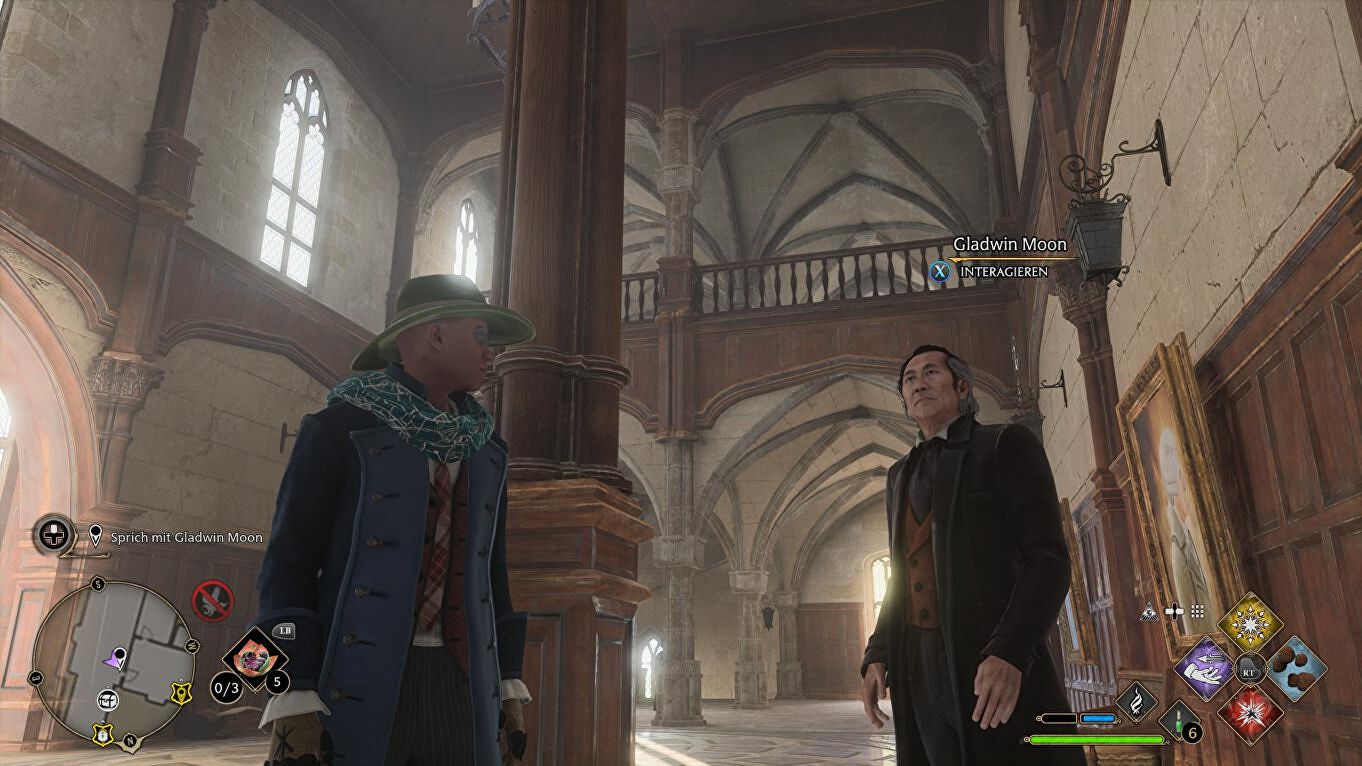The image size is (1362, 766).
Task: Trigger the white flame ancient magic icon
Action: coord(1135,701)
